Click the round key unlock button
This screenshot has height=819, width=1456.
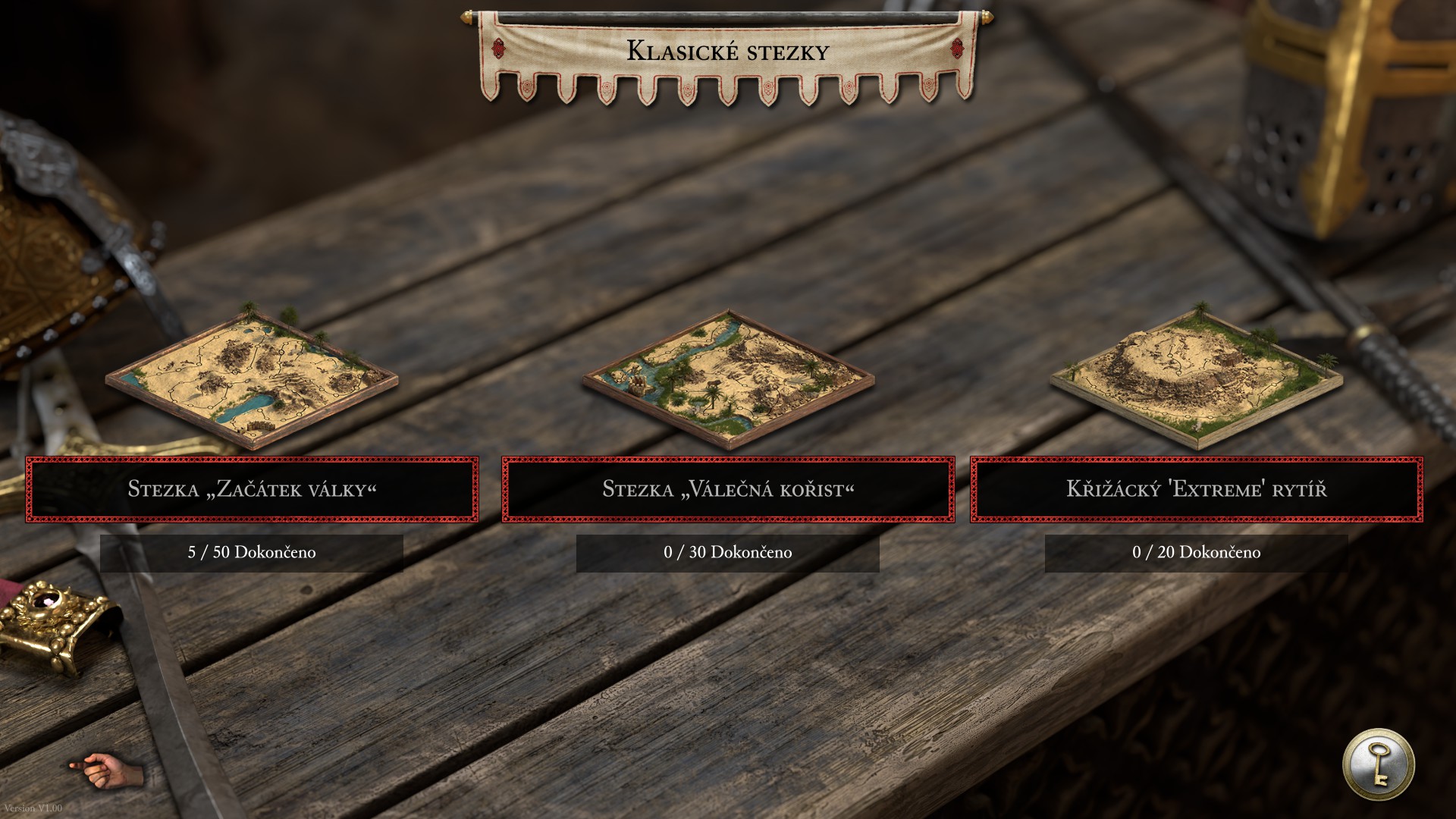tap(1378, 764)
